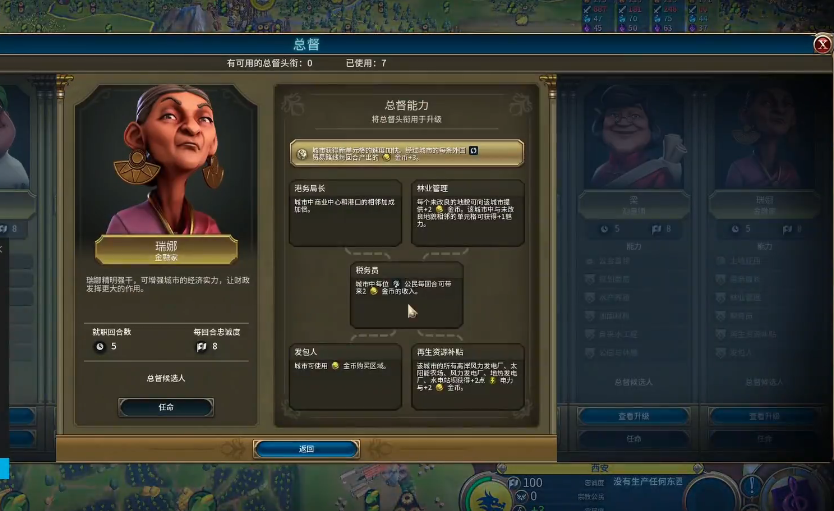
Task: Select the 港务局长 promotion box
Action: (345, 212)
